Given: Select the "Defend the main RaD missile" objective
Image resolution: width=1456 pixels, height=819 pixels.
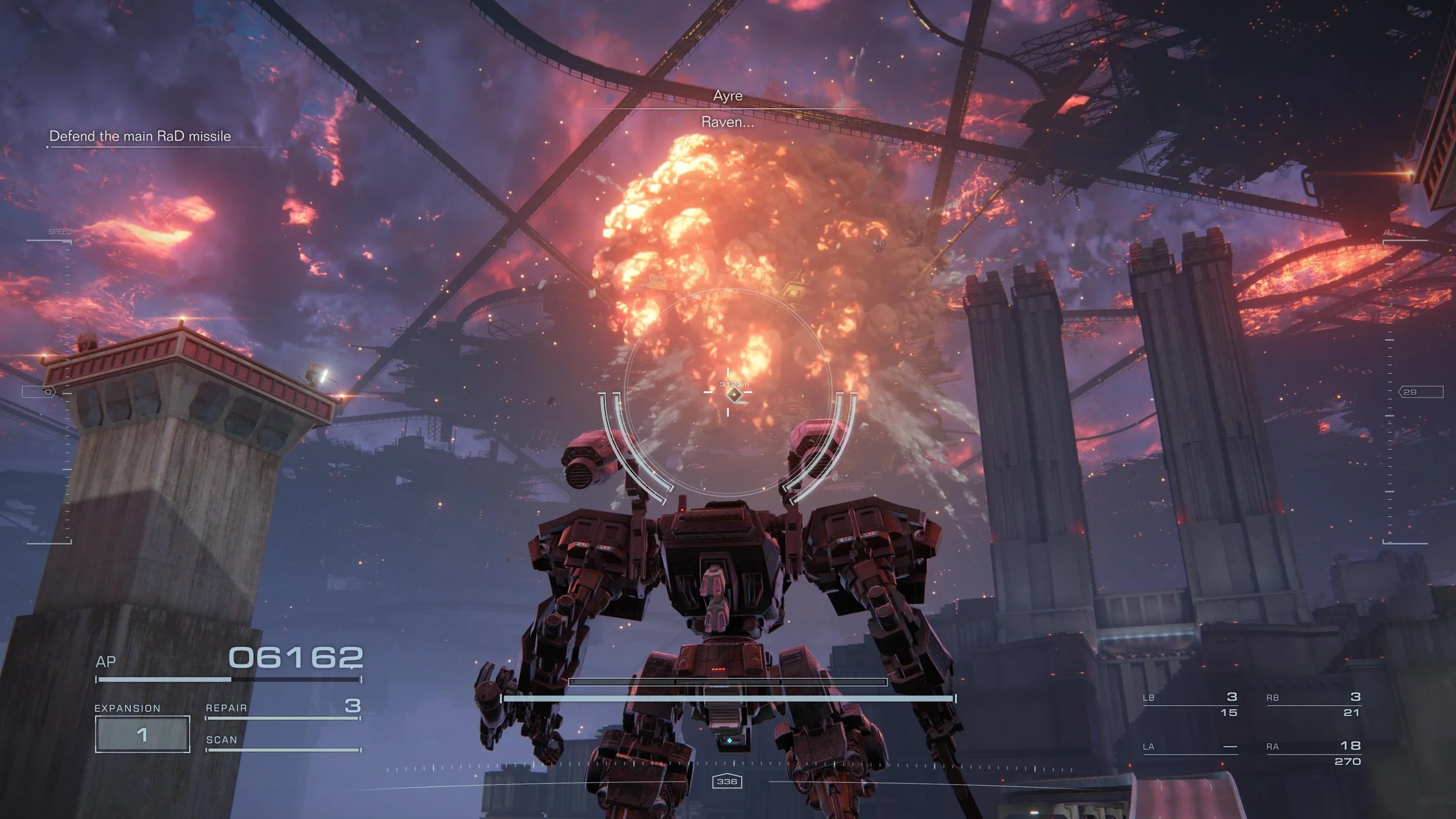Looking at the screenshot, I should click(140, 136).
